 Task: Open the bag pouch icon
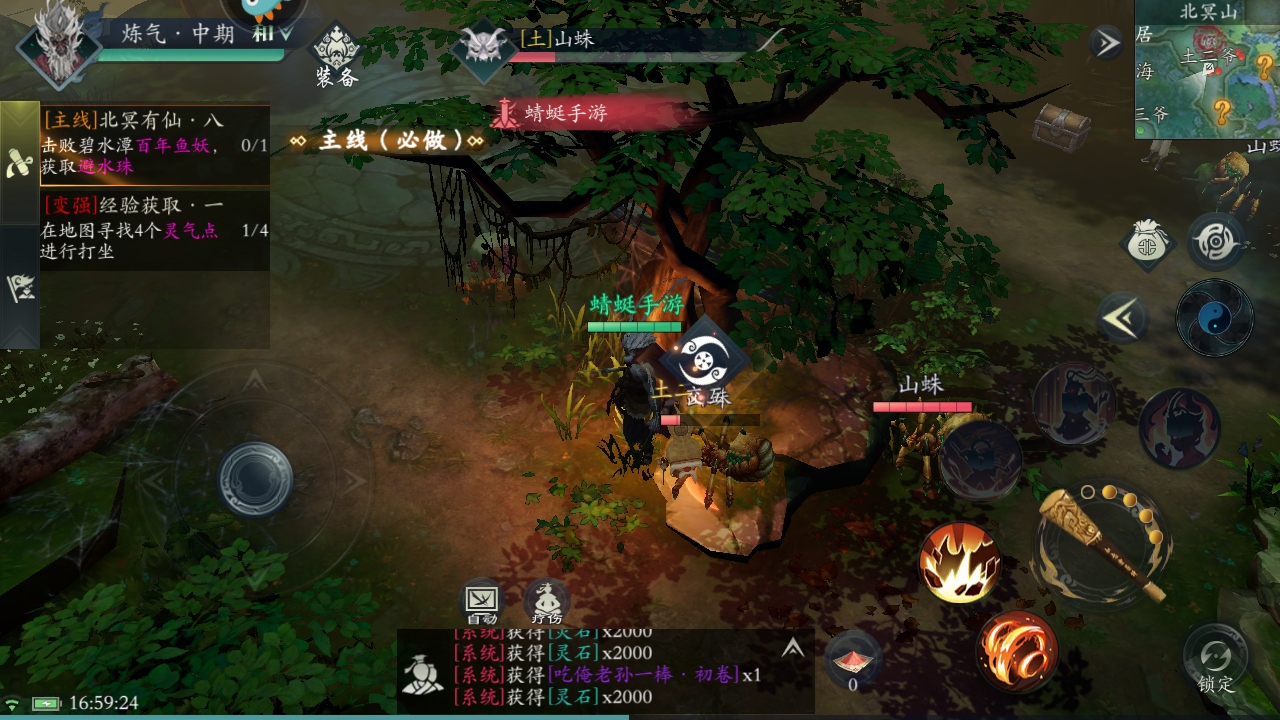pyautogui.click(x=1147, y=243)
